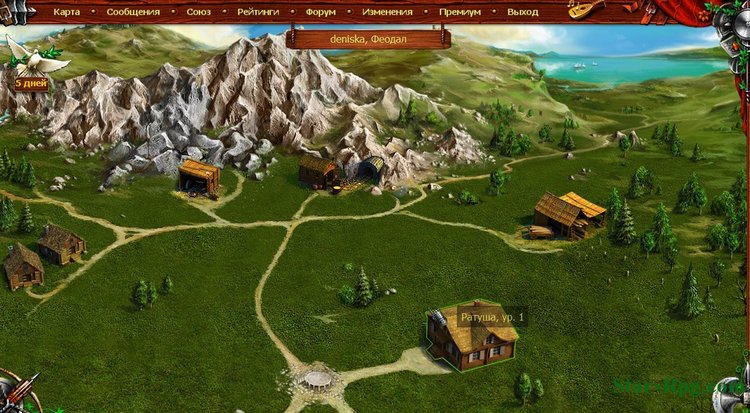Open the Изменения changes page
This screenshot has width=750, height=413.
coord(387,12)
